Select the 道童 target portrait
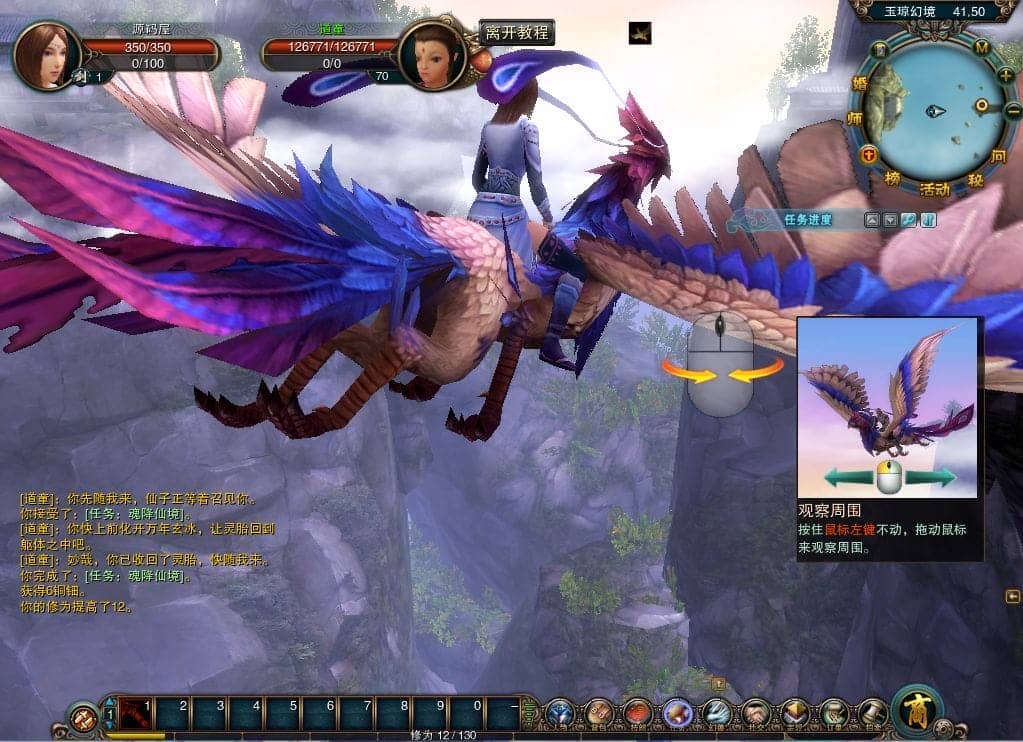 (x=432, y=55)
